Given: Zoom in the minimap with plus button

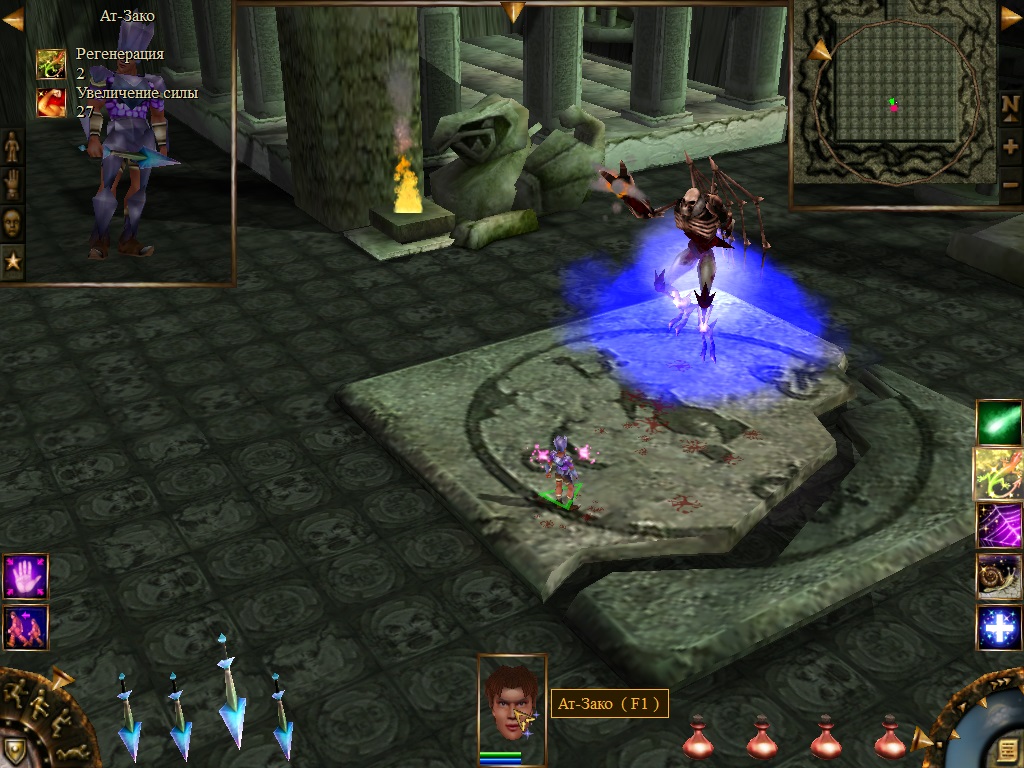Looking at the screenshot, I should pyautogui.click(x=1010, y=147).
